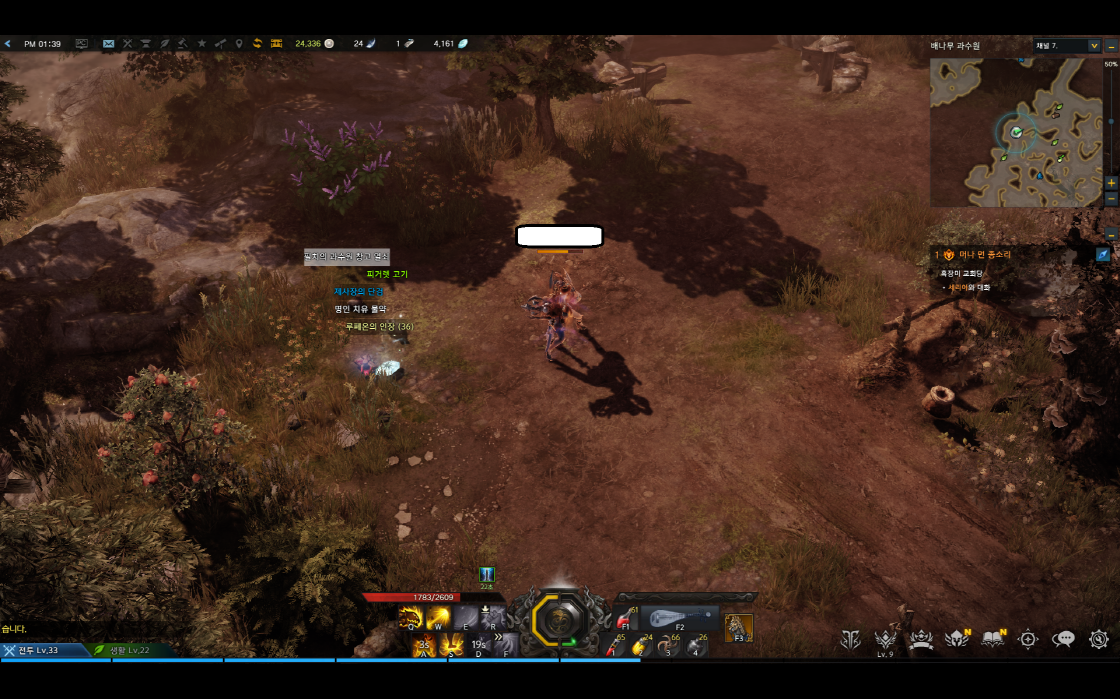Summon the mount in slot F3
The width and height of the screenshot is (1120, 699).
(x=738, y=627)
